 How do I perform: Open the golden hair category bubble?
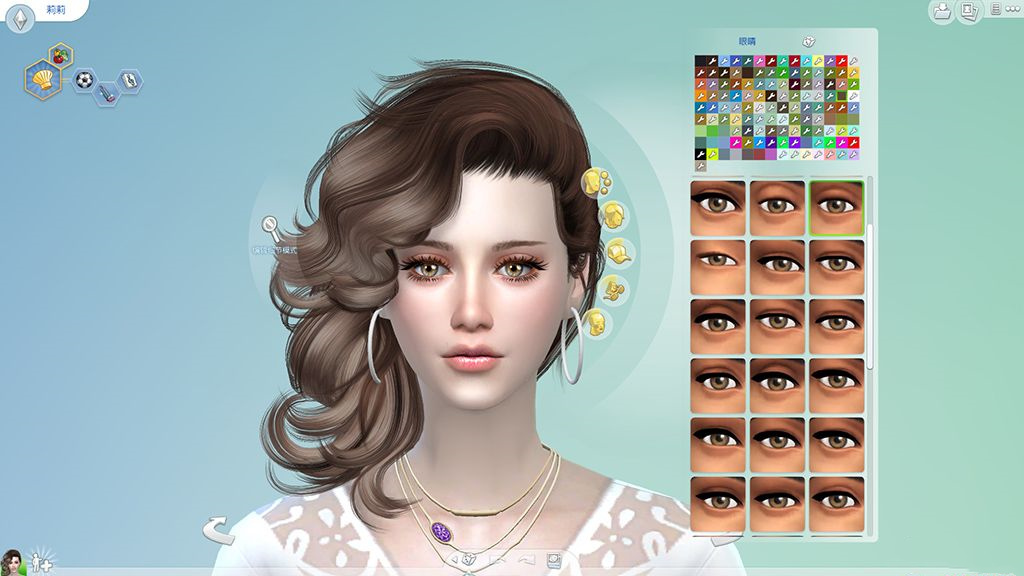(x=597, y=181)
